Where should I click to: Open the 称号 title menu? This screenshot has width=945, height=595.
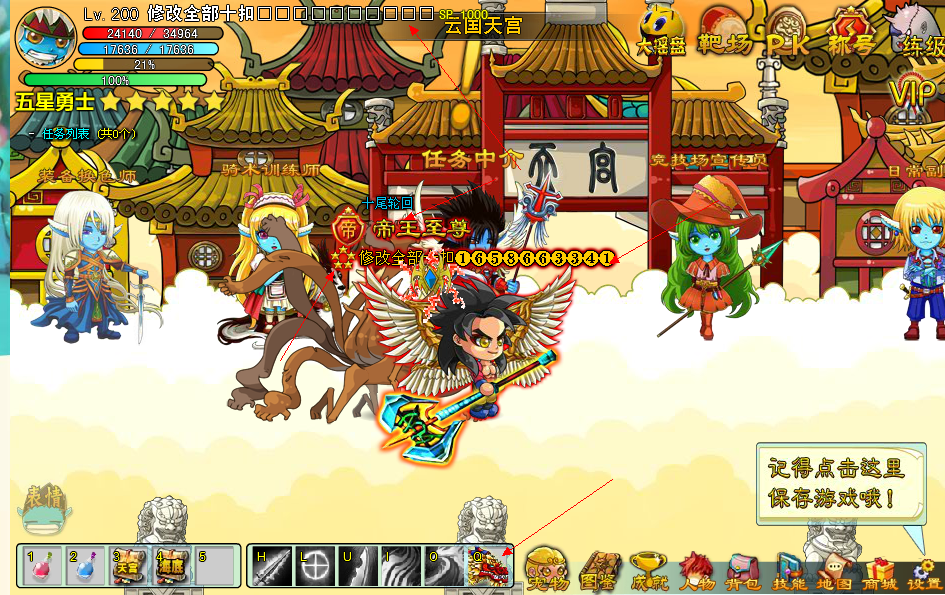pyautogui.click(x=851, y=33)
